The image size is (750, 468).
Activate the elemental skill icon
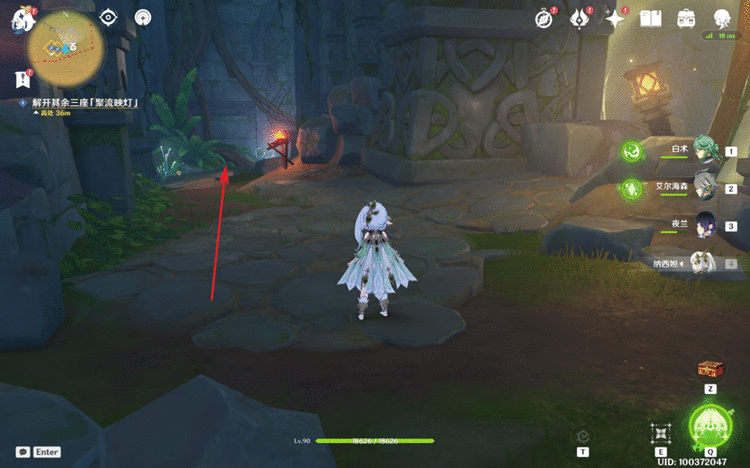pyautogui.click(x=660, y=434)
